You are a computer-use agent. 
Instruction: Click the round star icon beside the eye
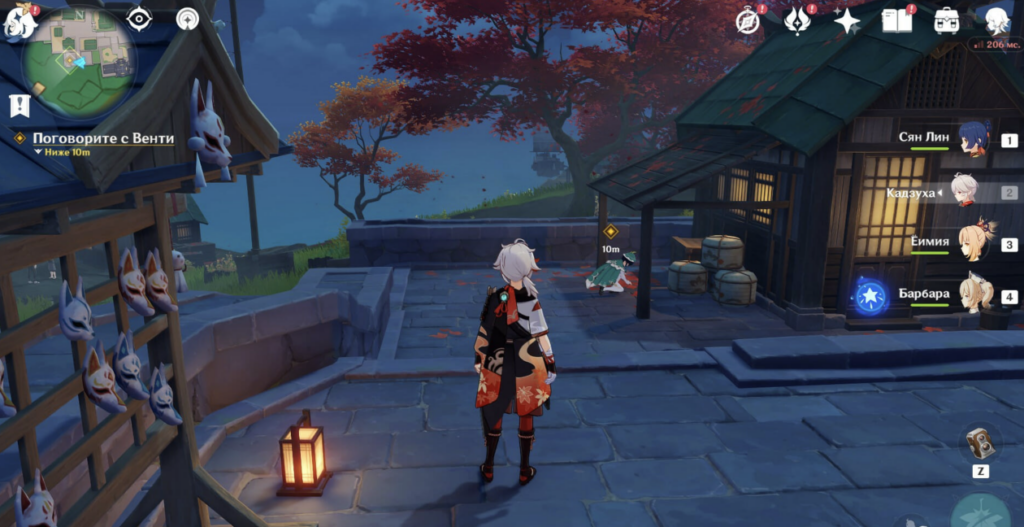pos(187,18)
